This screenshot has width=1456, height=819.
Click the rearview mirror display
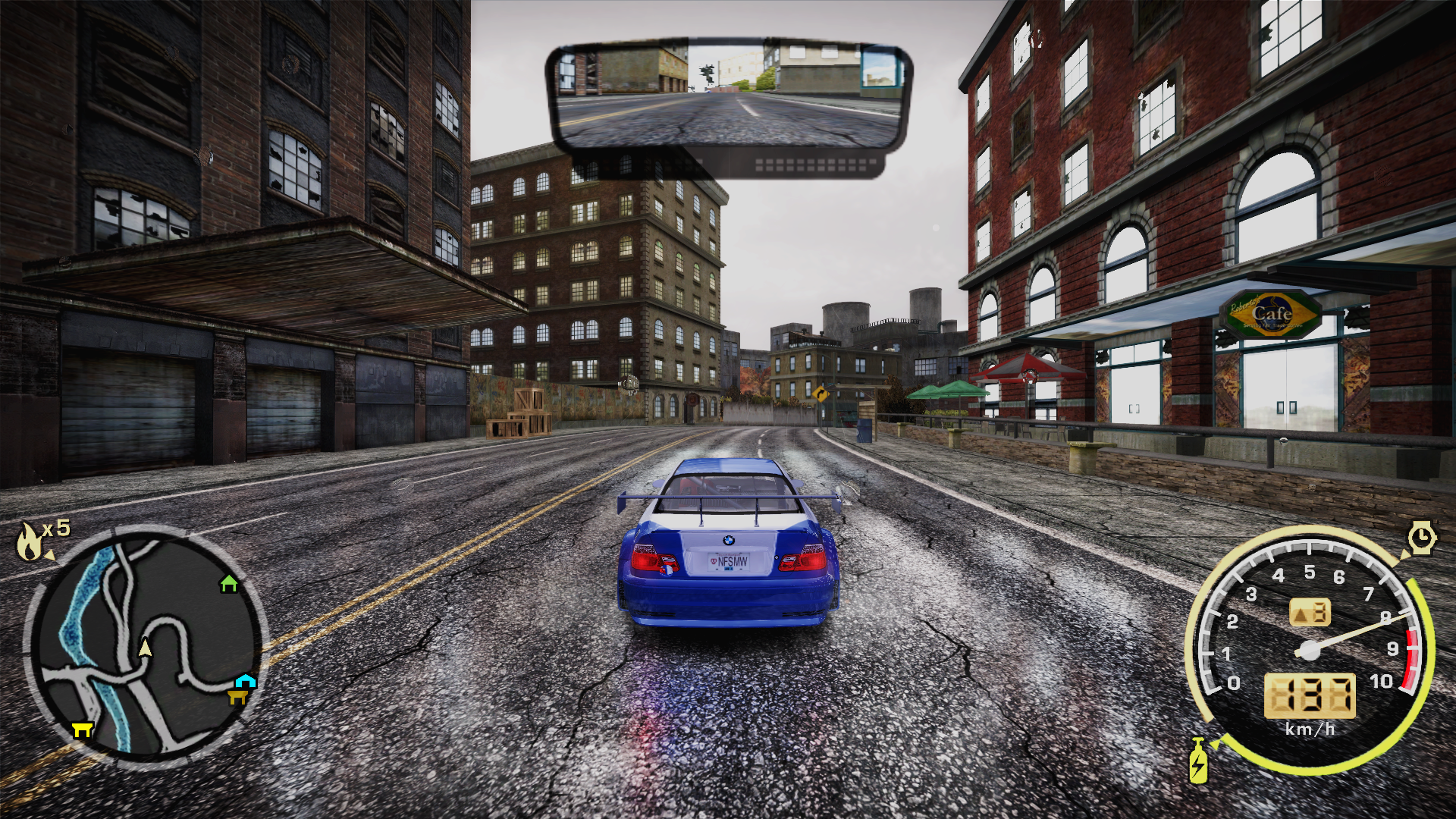[x=728, y=99]
